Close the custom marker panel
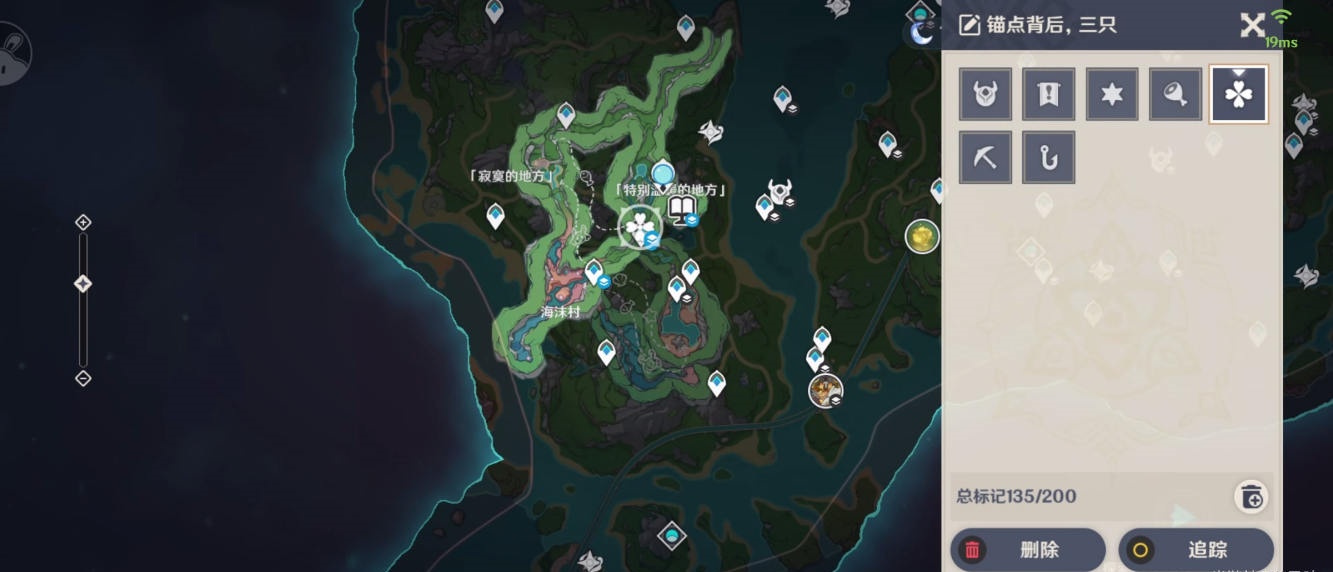This screenshot has width=1333, height=572. point(1252,25)
